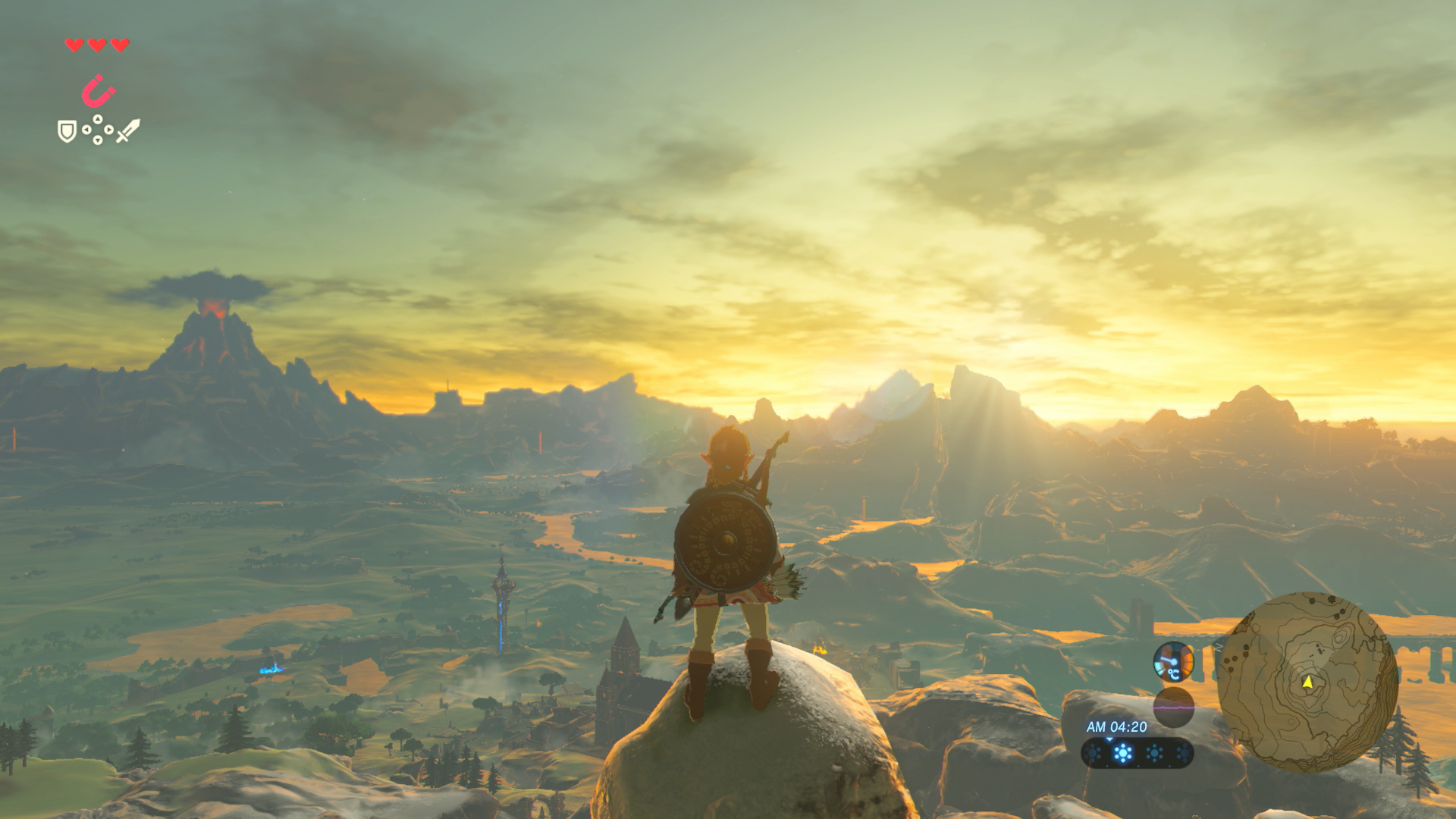The width and height of the screenshot is (1456, 819).
Task: Click the down arrow of the D-pad indicator
Action: click(98, 140)
